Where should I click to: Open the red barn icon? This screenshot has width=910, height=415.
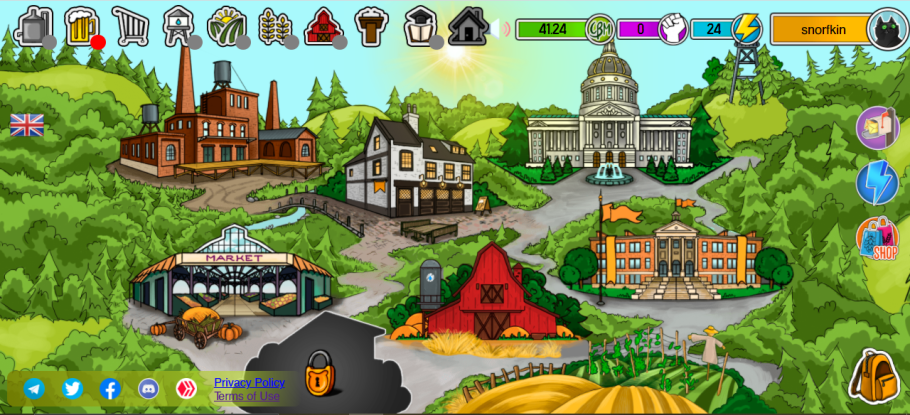(323, 26)
